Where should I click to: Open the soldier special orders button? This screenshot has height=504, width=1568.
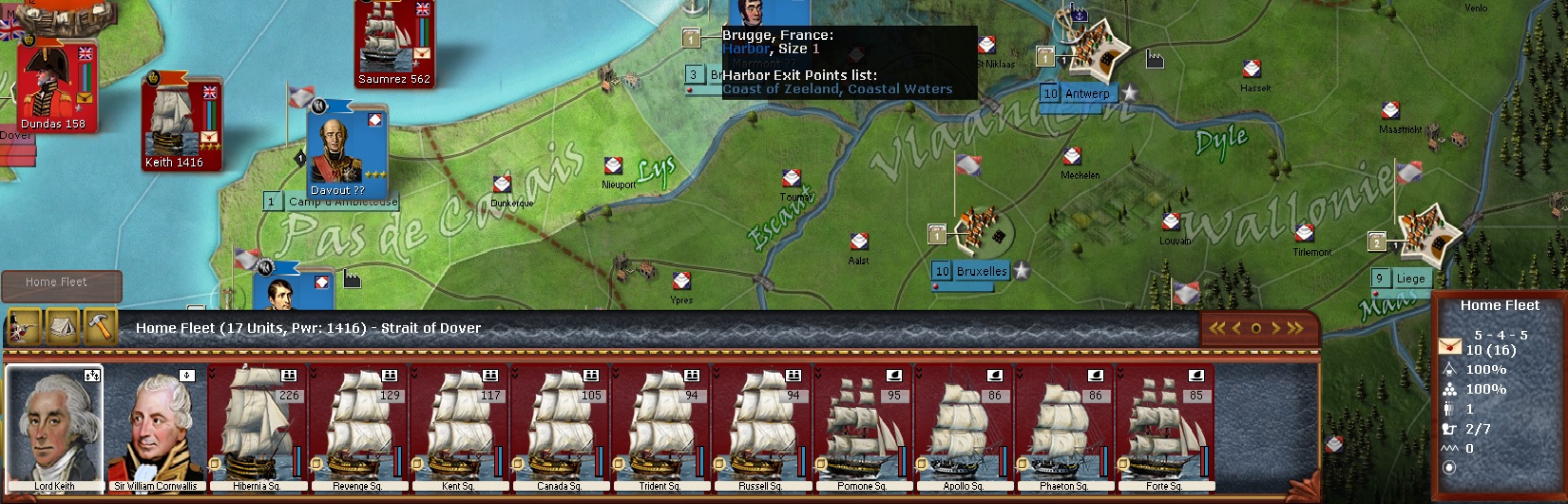click(24, 327)
